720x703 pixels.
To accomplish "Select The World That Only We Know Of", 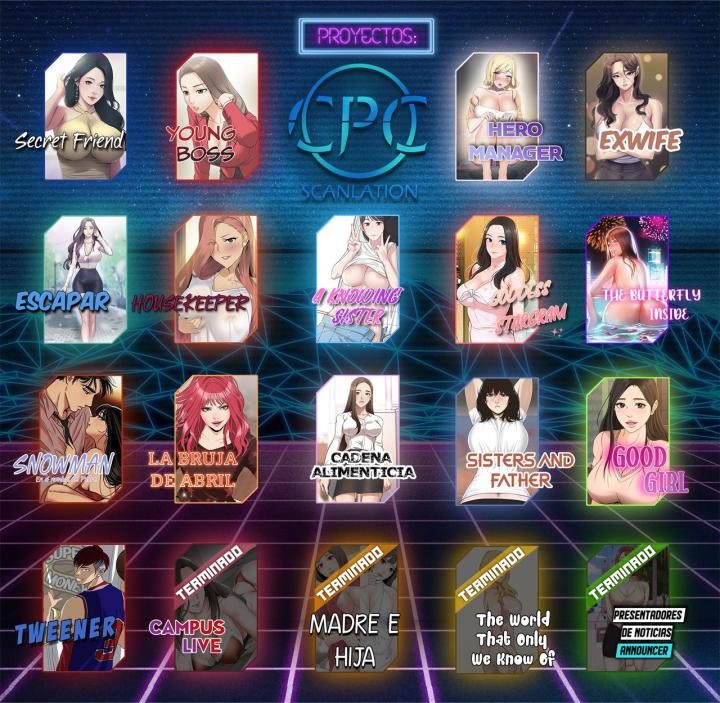I will [x=497, y=606].
